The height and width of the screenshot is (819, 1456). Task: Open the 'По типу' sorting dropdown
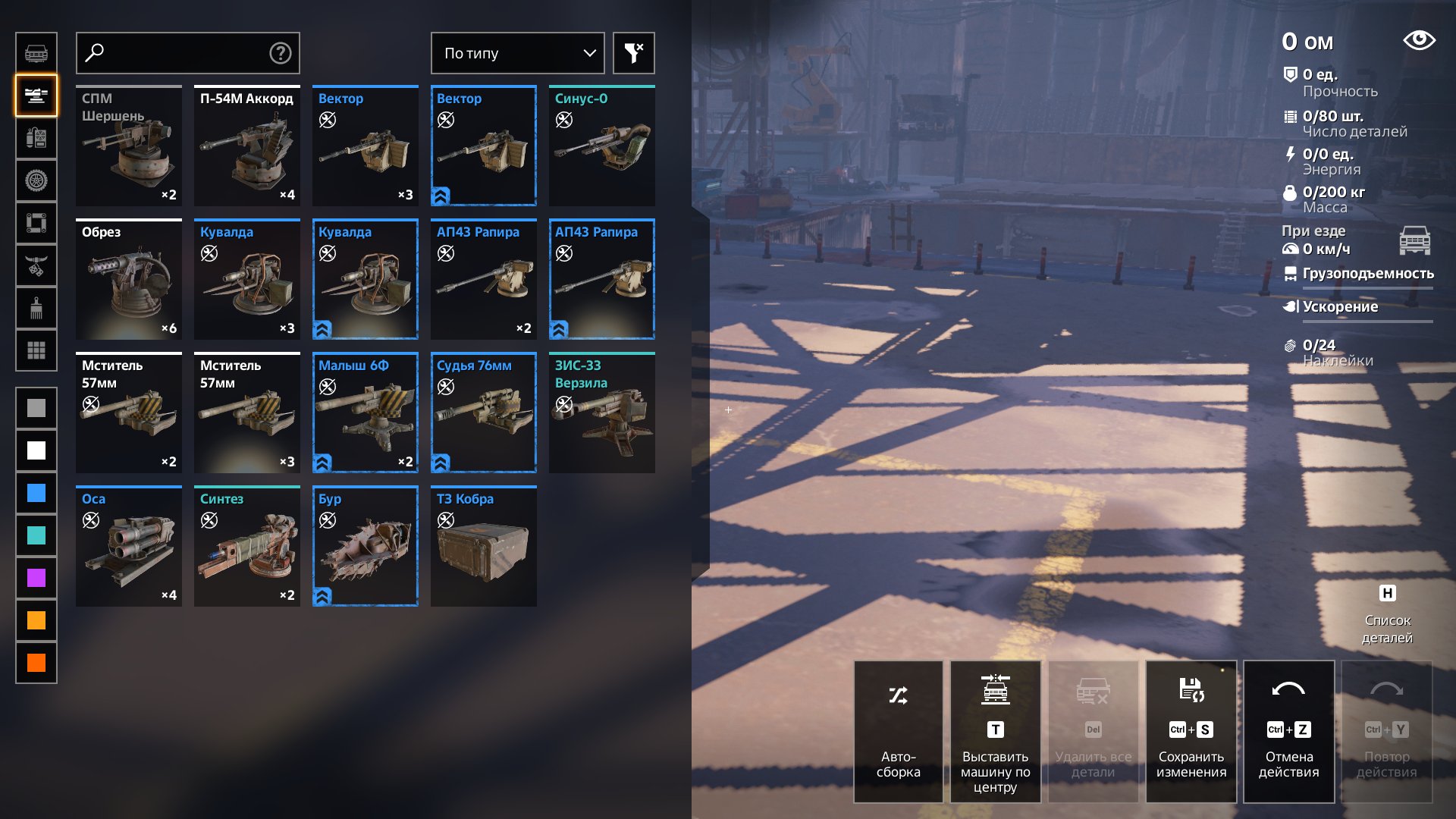(517, 53)
